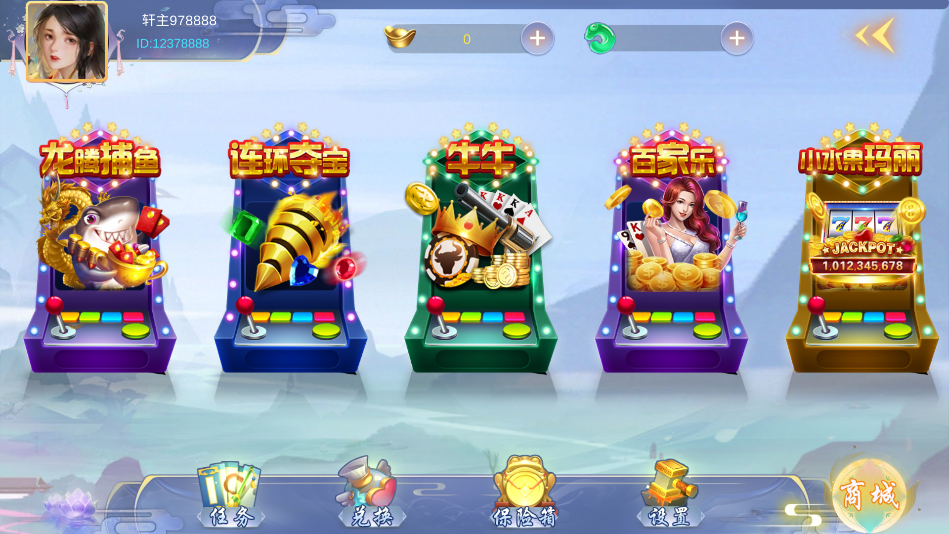This screenshot has width=949, height=534.
Task: Open the 兑换 exchange menu
Action: point(370,494)
